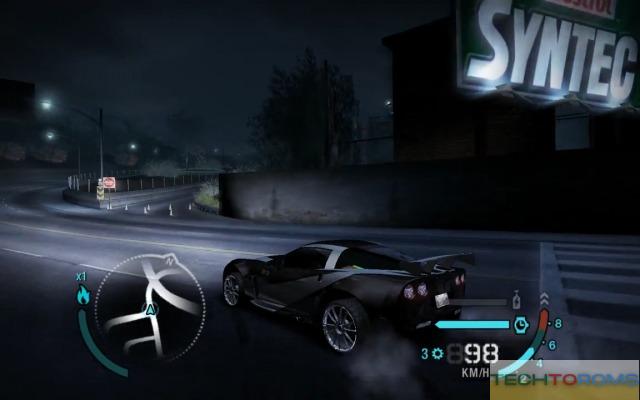
Task: Activate the speedbreaker stopwatch icon
Action: click(520, 324)
